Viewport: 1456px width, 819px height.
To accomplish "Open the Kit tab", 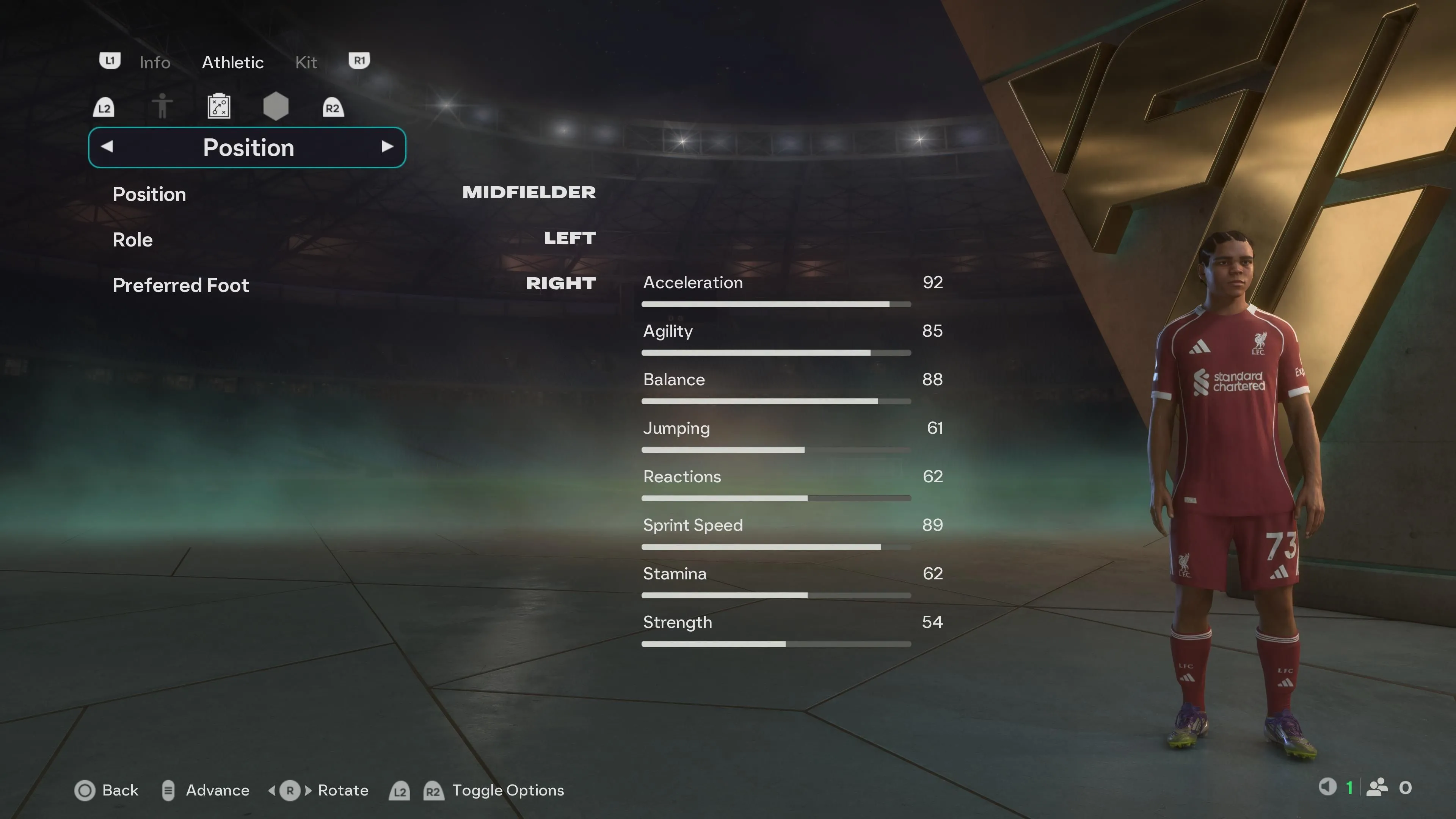I will (x=306, y=62).
